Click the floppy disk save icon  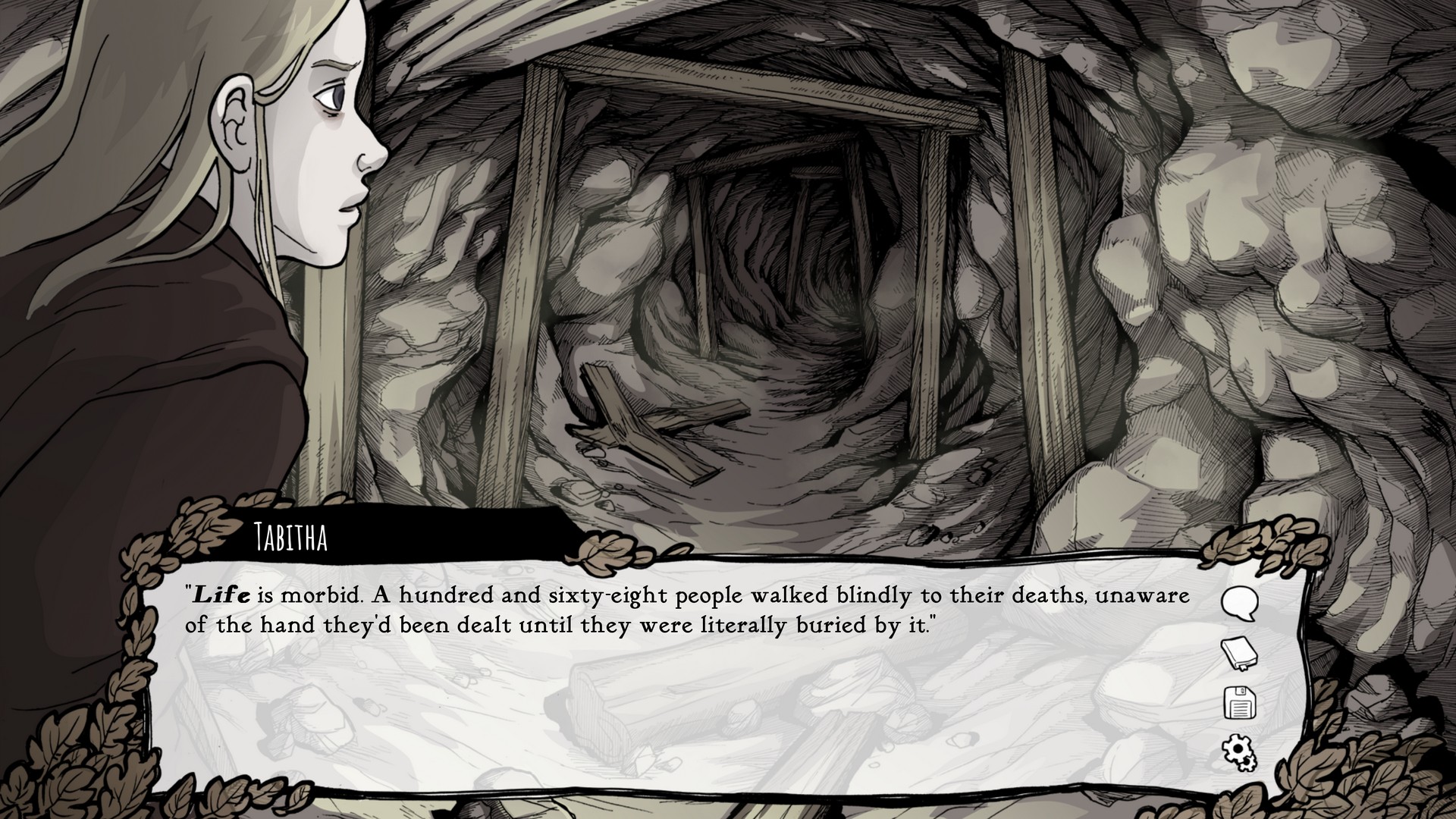1240,703
